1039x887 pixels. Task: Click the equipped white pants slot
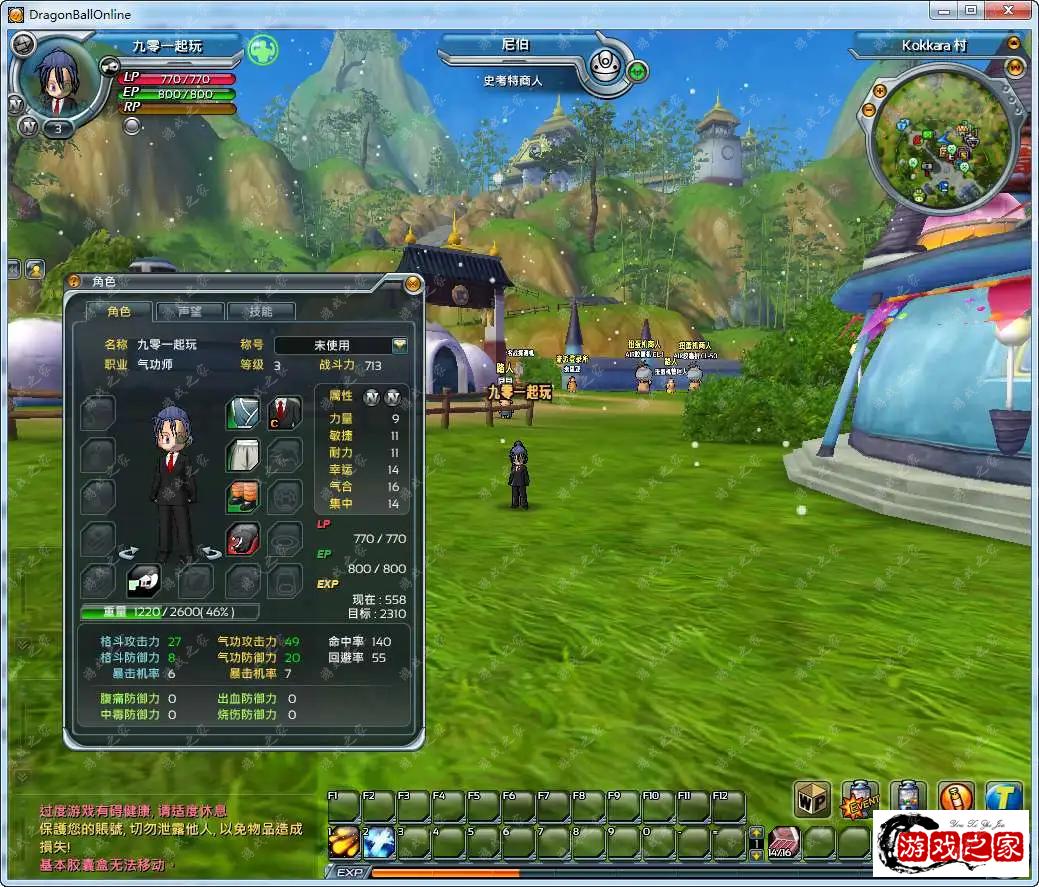pyautogui.click(x=243, y=455)
